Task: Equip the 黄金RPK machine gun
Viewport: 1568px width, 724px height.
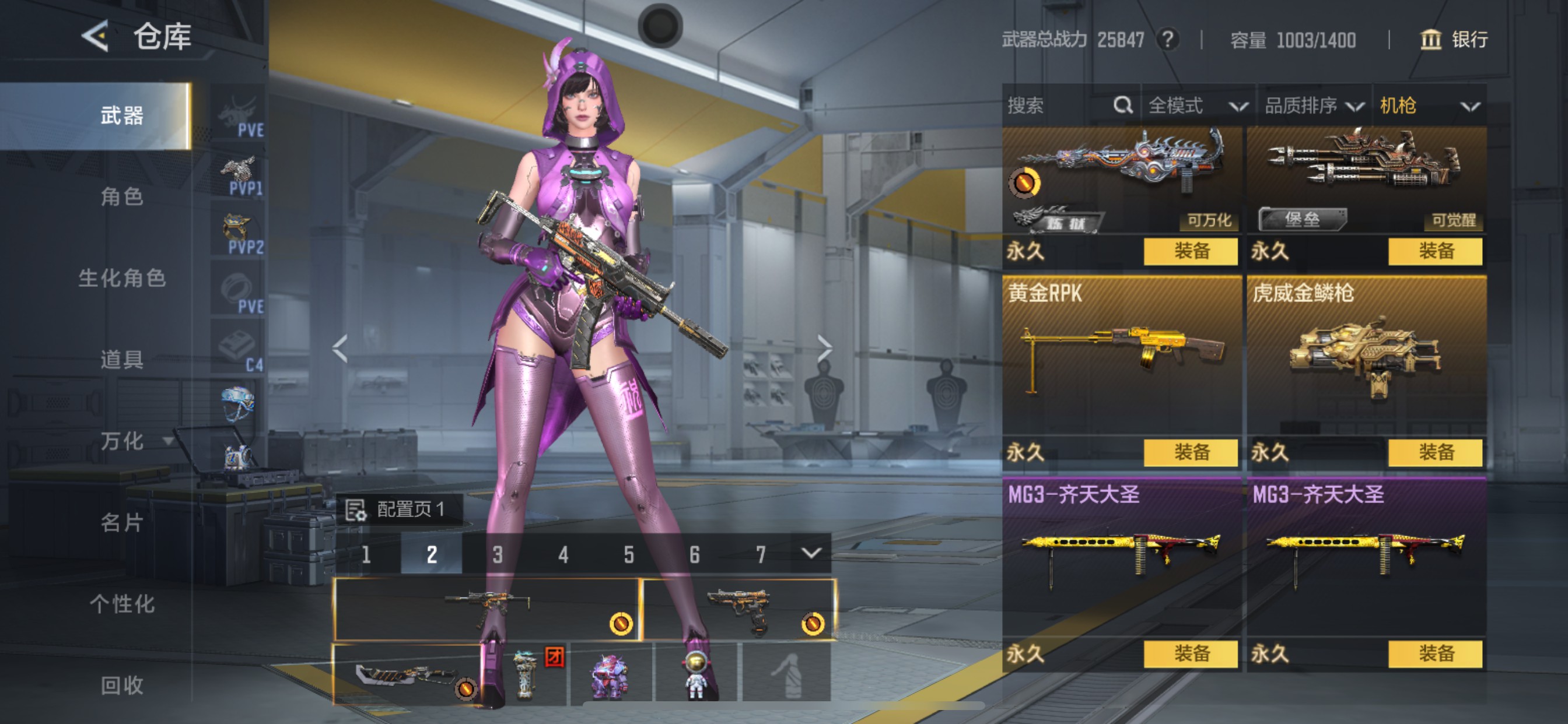Action: coord(1191,452)
